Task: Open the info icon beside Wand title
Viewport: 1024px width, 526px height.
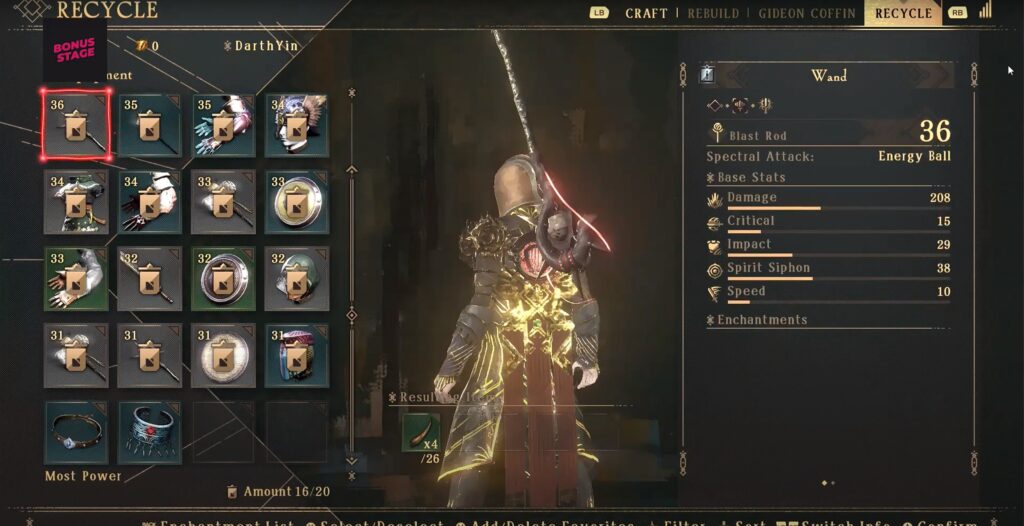Action: pyautogui.click(x=708, y=75)
